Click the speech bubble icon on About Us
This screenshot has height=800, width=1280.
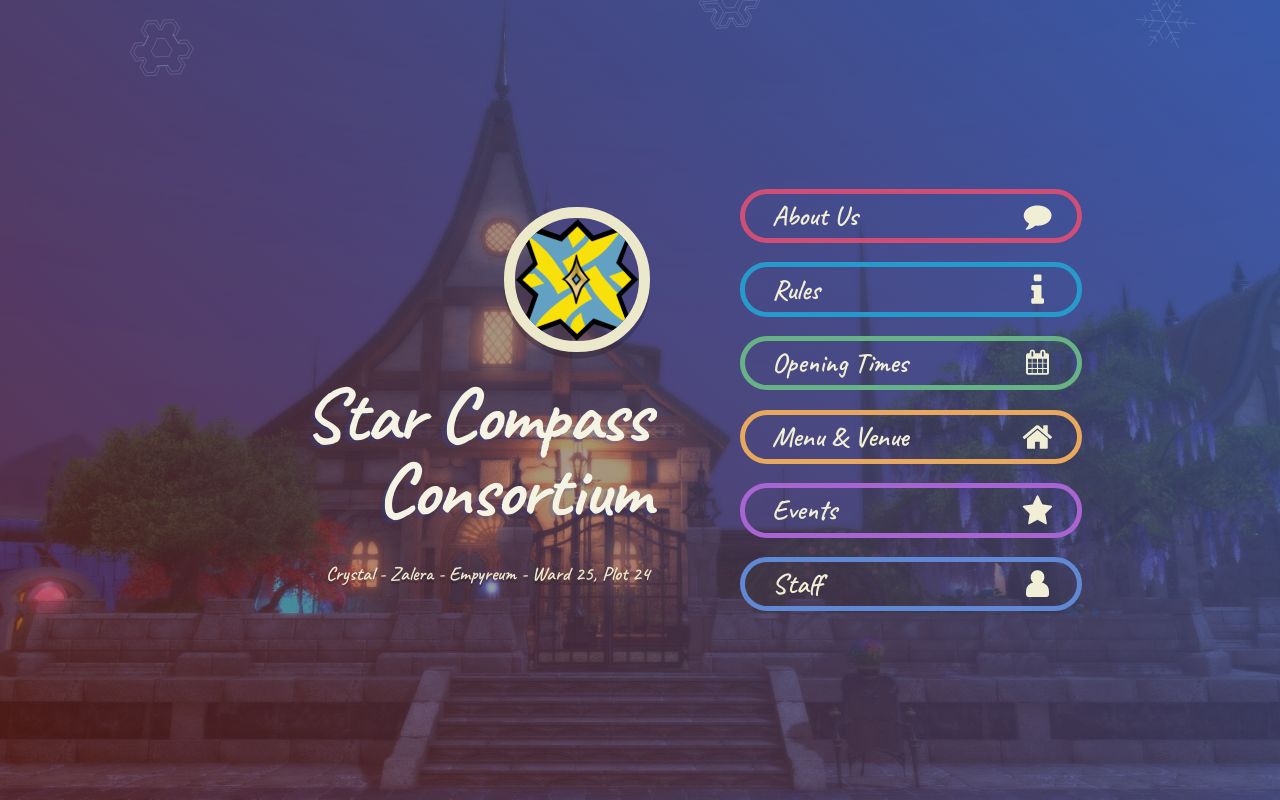pyautogui.click(x=1037, y=216)
